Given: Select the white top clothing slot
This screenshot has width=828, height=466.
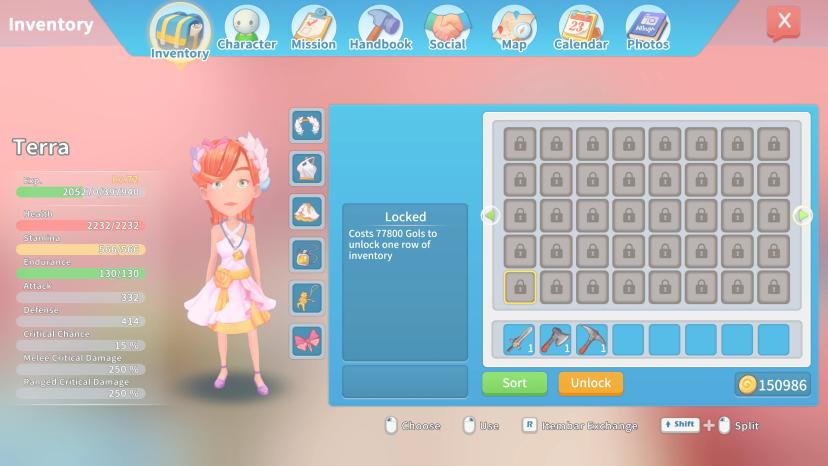Looking at the screenshot, I should tap(307, 168).
